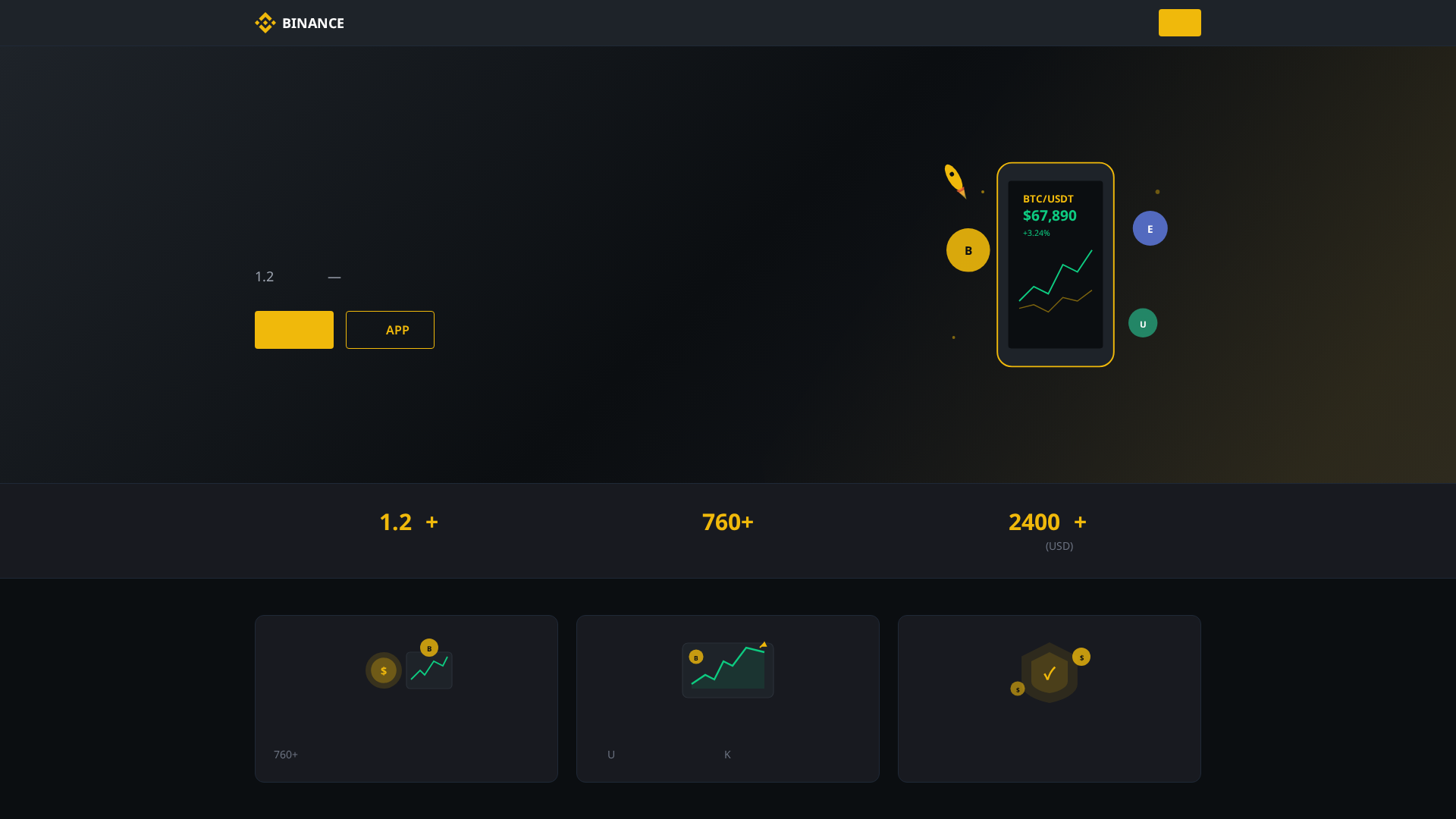The height and width of the screenshot is (819, 1456).
Task: Select the green USDT coin icon
Action: pyautogui.click(x=1143, y=322)
